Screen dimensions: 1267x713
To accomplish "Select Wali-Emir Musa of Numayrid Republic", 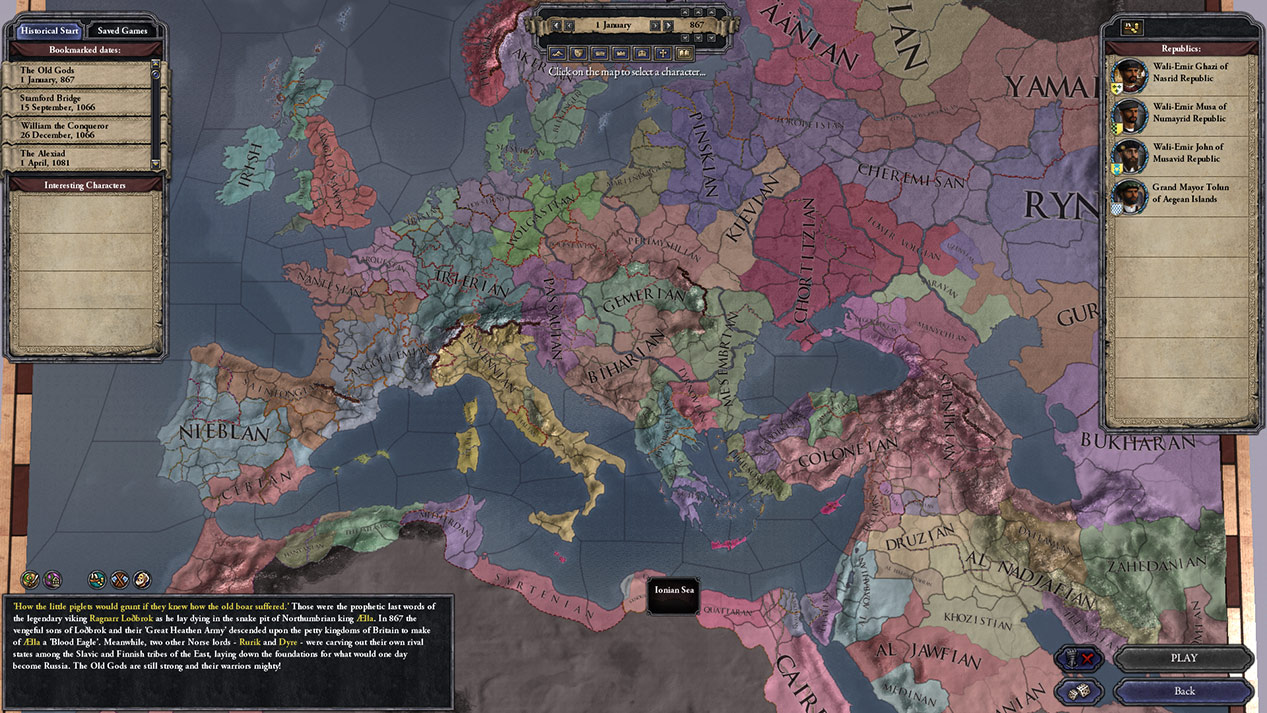I will 1182,113.
